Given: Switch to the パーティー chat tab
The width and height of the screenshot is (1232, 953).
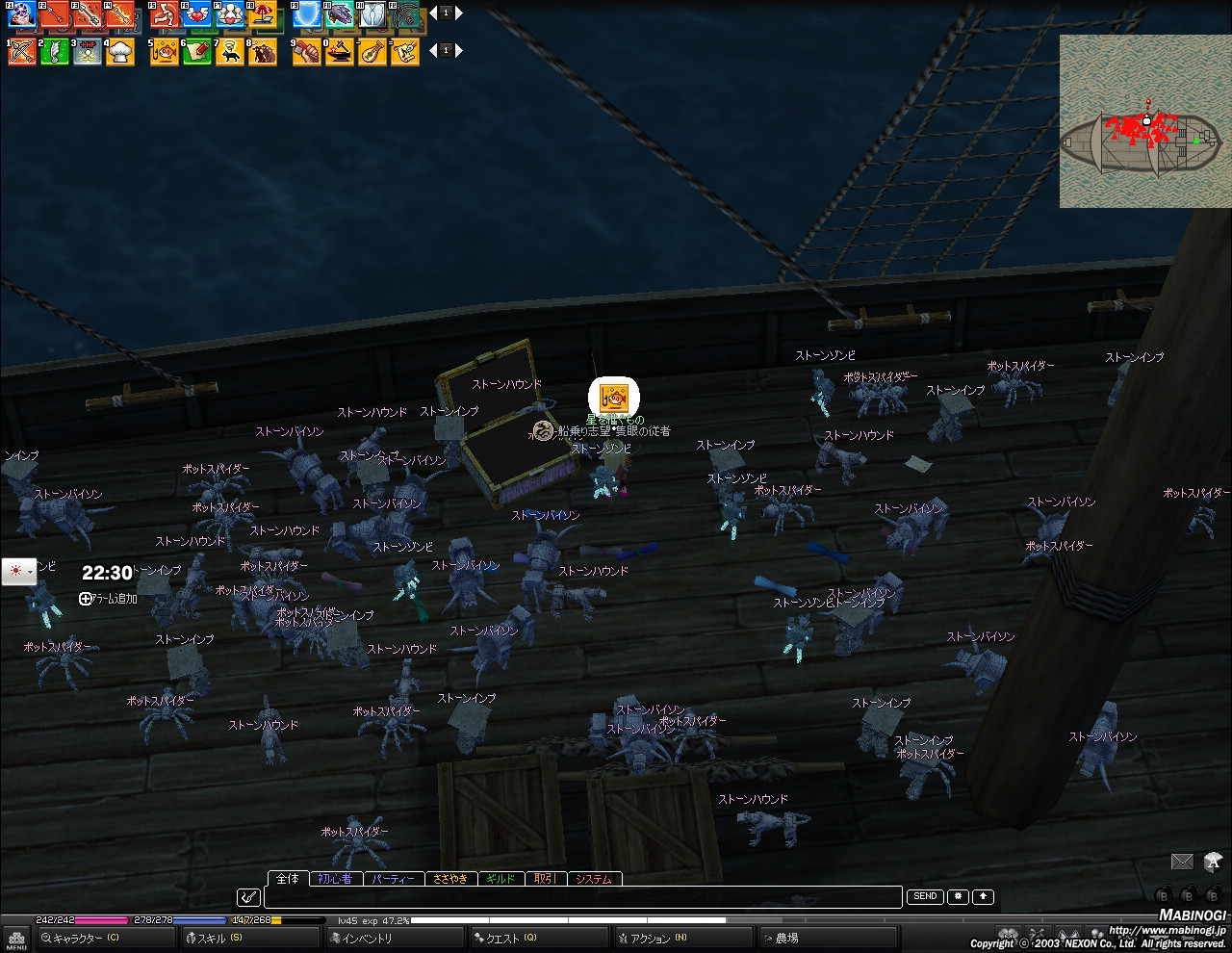Looking at the screenshot, I should click(x=393, y=879).
